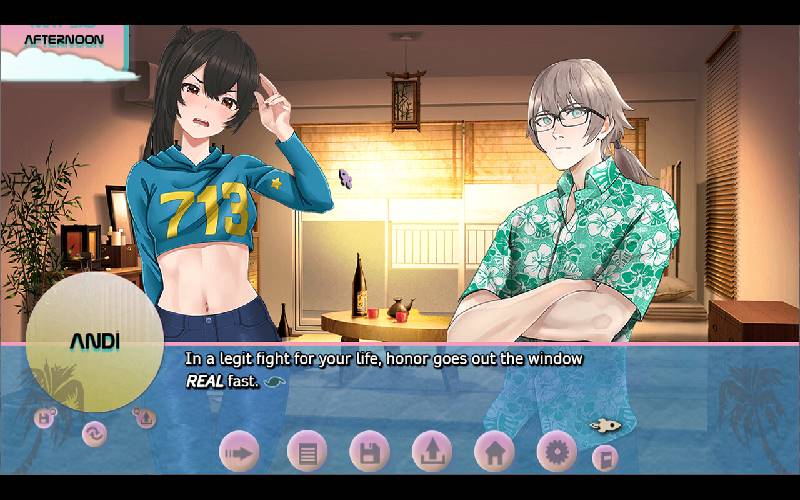Click the skip-forward arrow button

pos(240,453)
